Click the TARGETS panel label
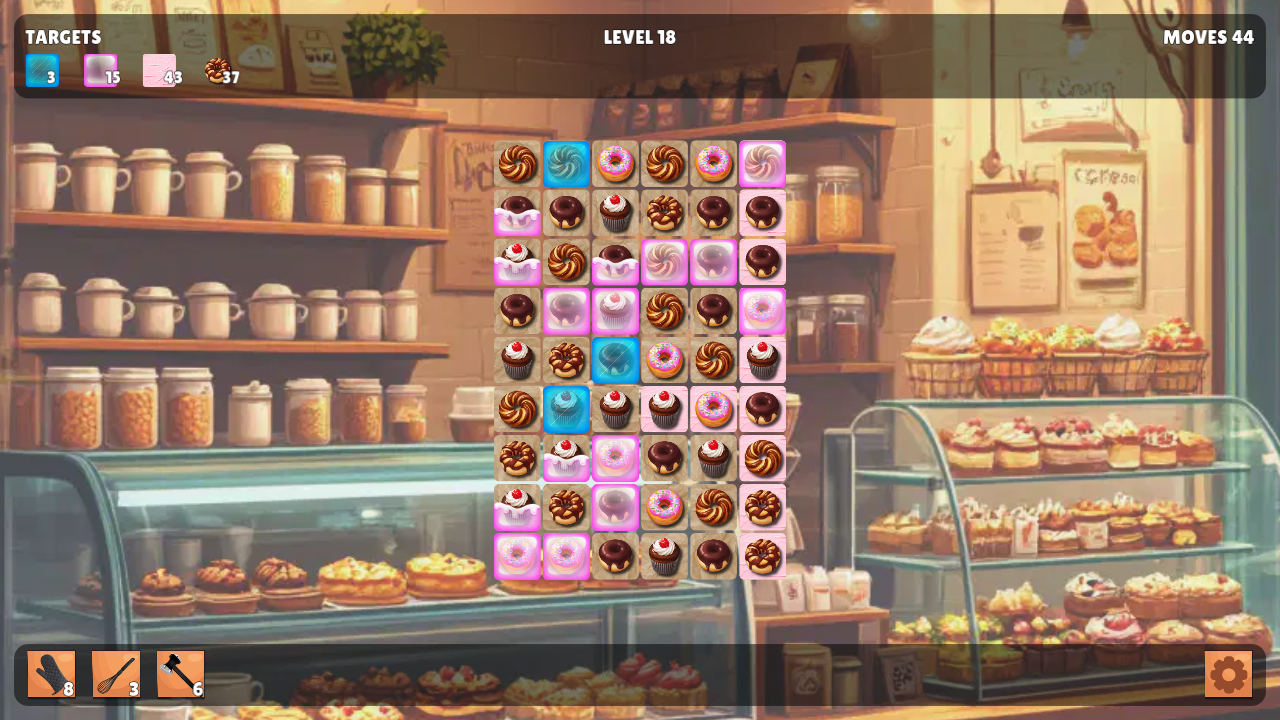Image resolution: width=1280 pixels, height=720 pixels. point(64,37)
